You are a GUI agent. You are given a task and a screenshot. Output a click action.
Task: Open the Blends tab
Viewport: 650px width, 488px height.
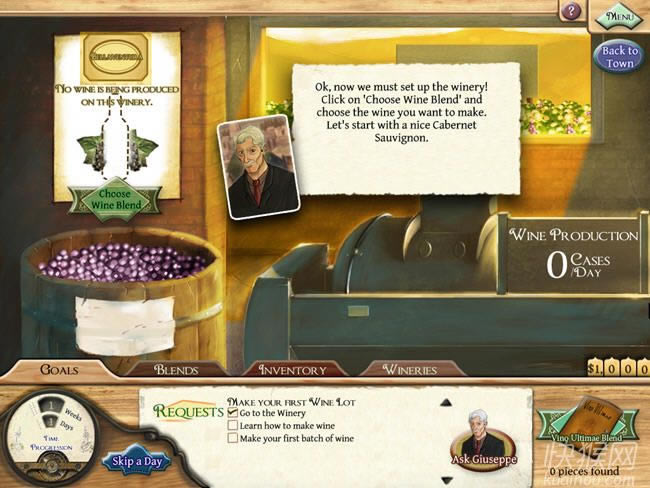(x=175, y=369)
